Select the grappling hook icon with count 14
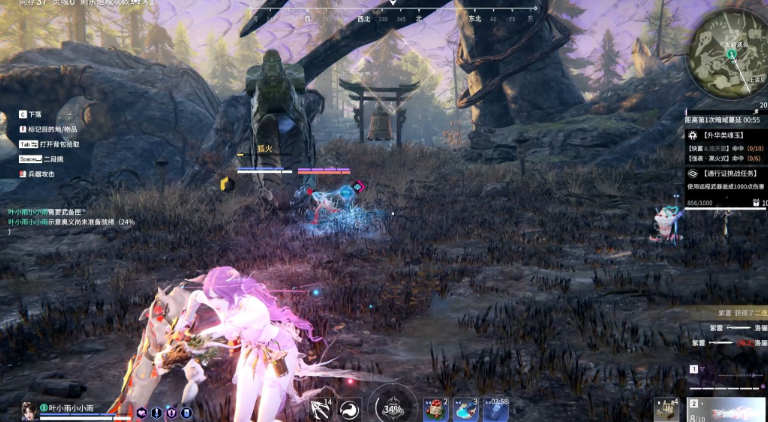This screenshot has width=768, height=422. [321, 408]
